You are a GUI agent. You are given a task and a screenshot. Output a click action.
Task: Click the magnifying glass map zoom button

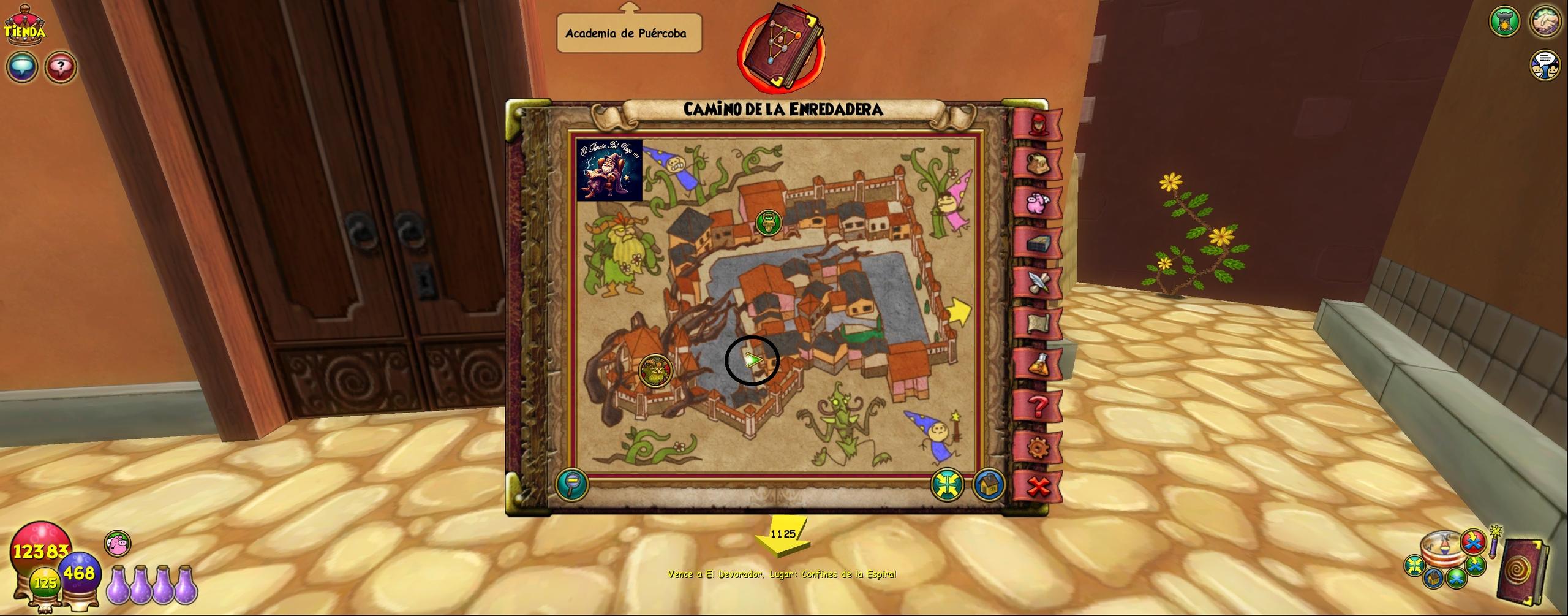572,484
